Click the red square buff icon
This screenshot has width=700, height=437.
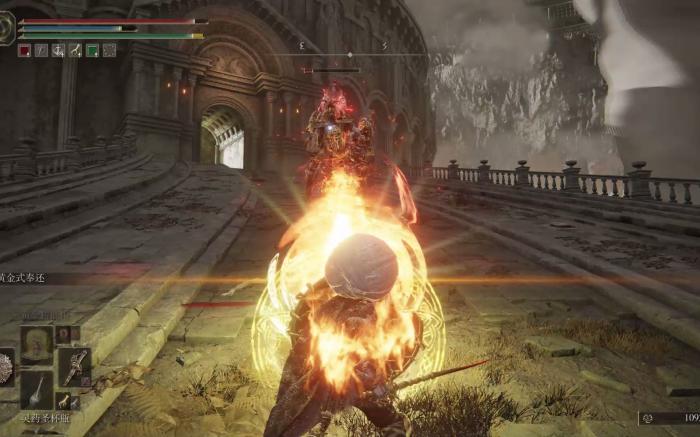(x=24, y=50)
